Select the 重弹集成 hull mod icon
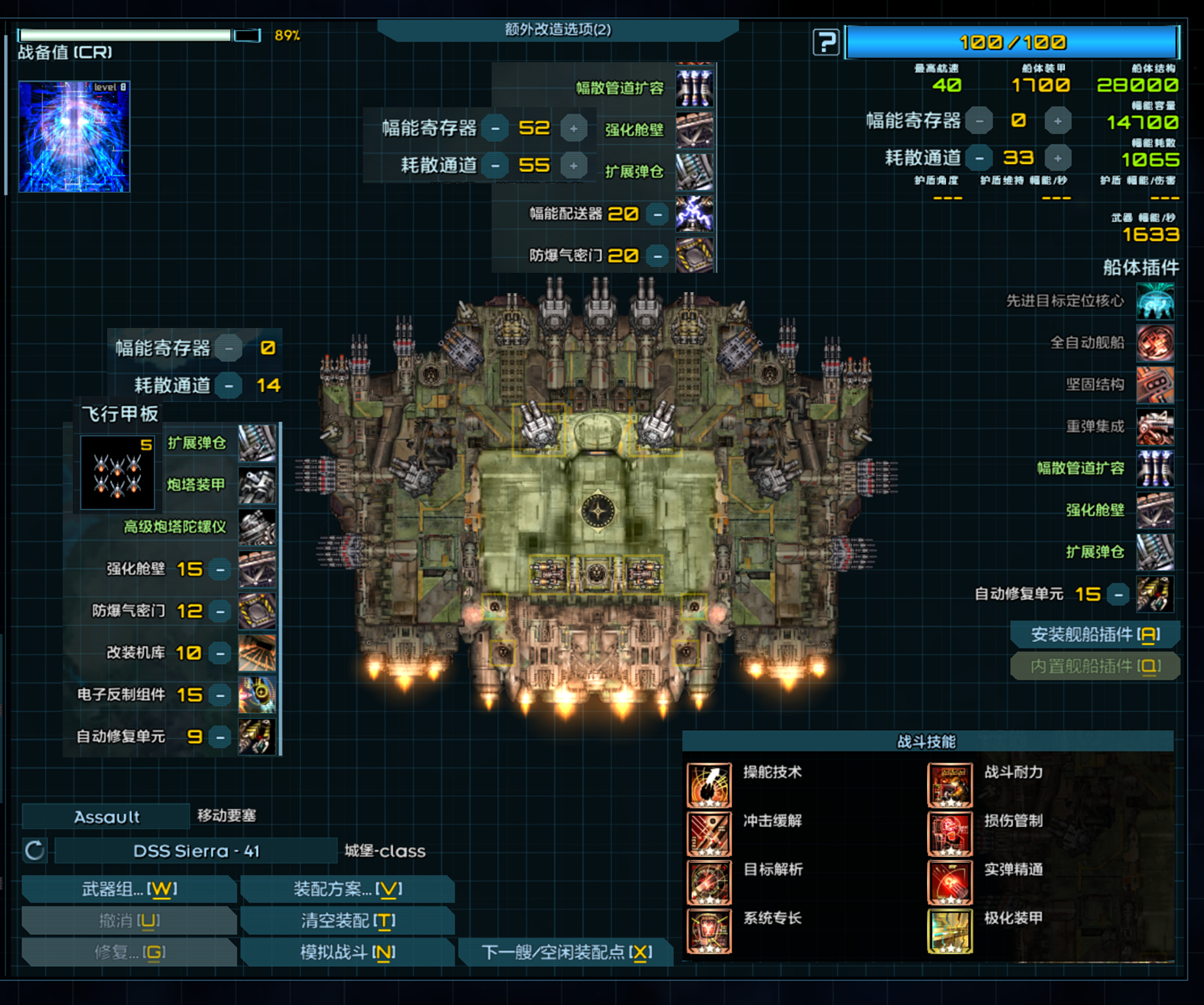 point(1155,427)
